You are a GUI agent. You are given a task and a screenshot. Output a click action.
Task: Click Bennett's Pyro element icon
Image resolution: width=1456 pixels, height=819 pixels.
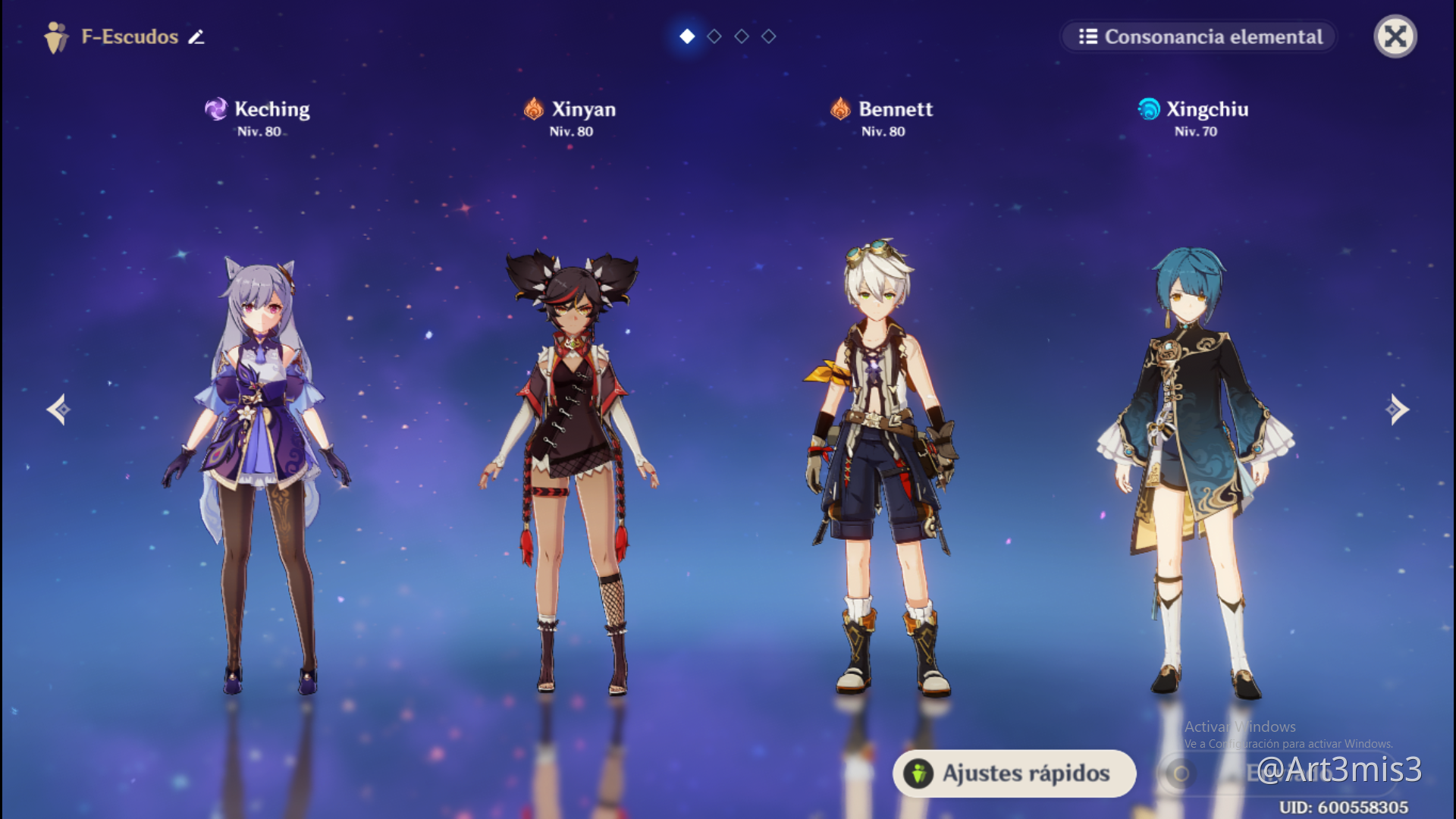839,108
